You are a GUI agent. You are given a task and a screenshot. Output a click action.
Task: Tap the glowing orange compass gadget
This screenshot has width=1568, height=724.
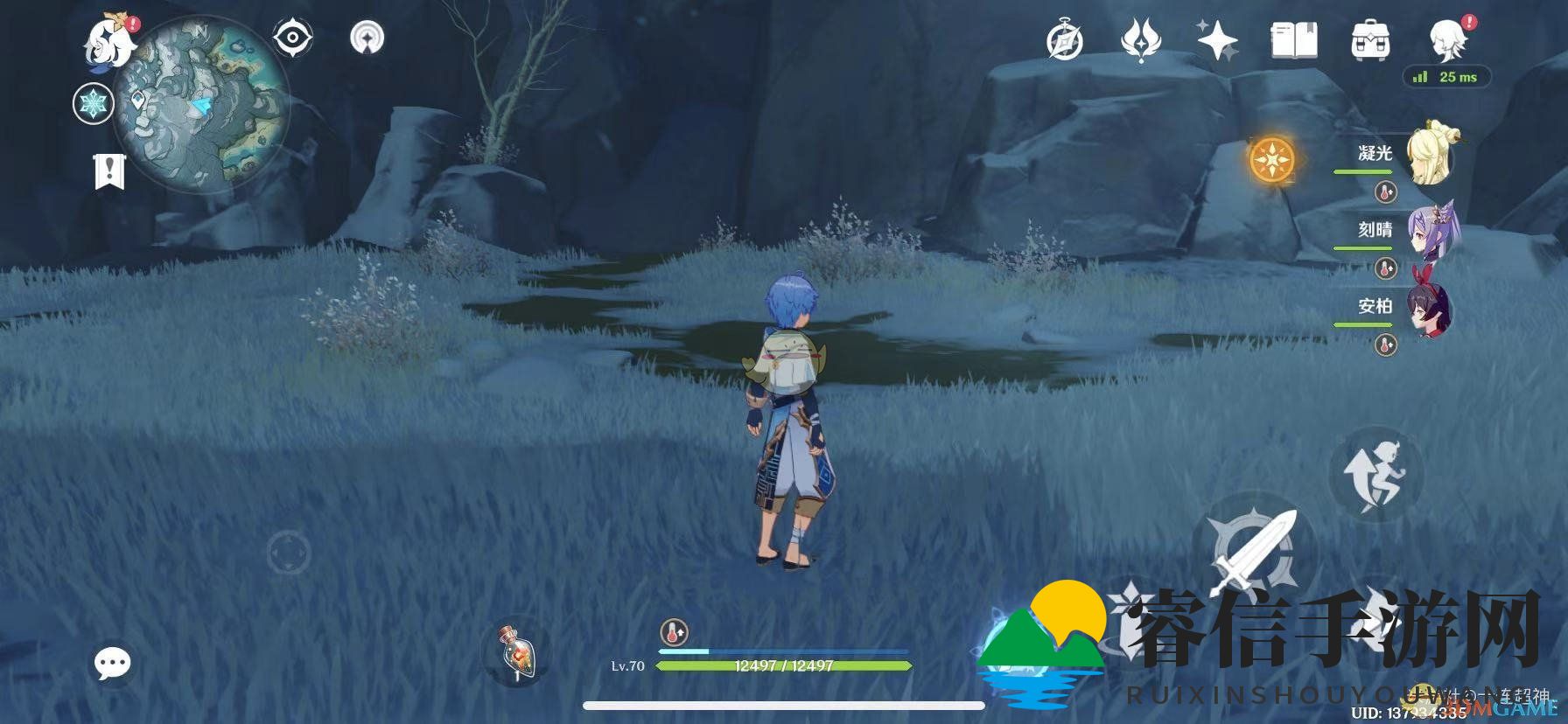1272,160
